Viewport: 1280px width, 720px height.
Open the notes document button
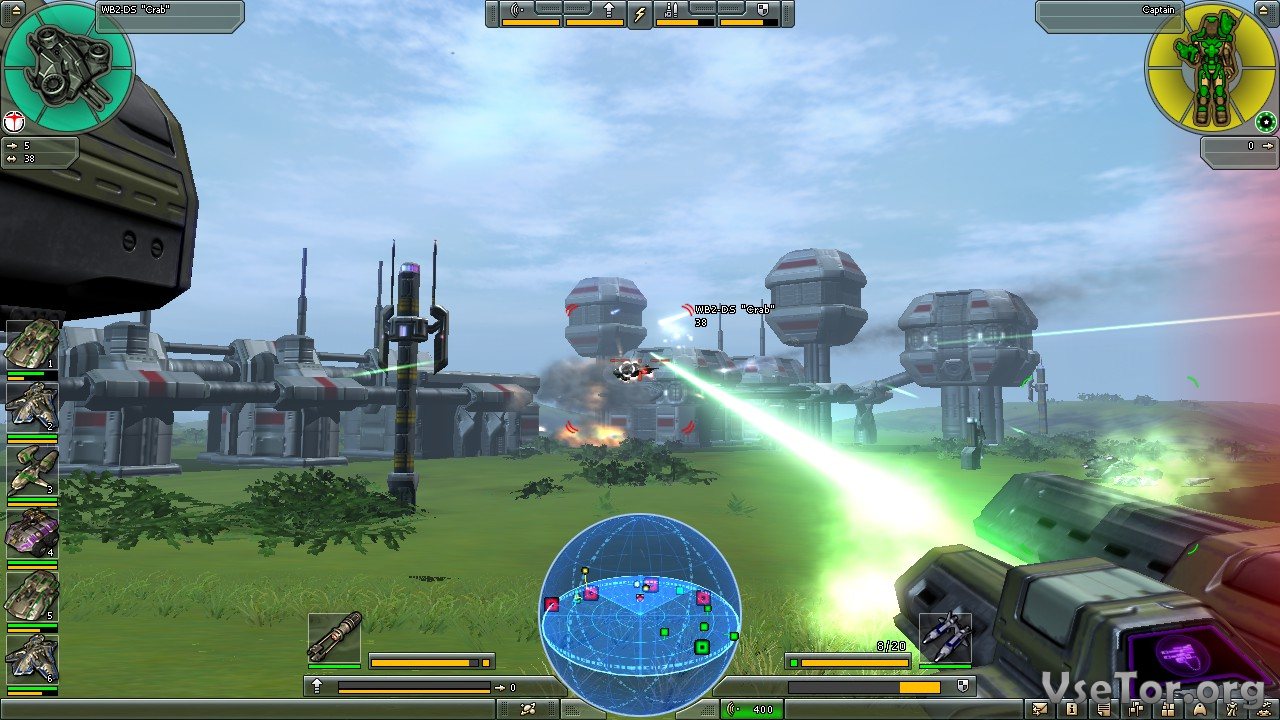(x=1104, y=709)
